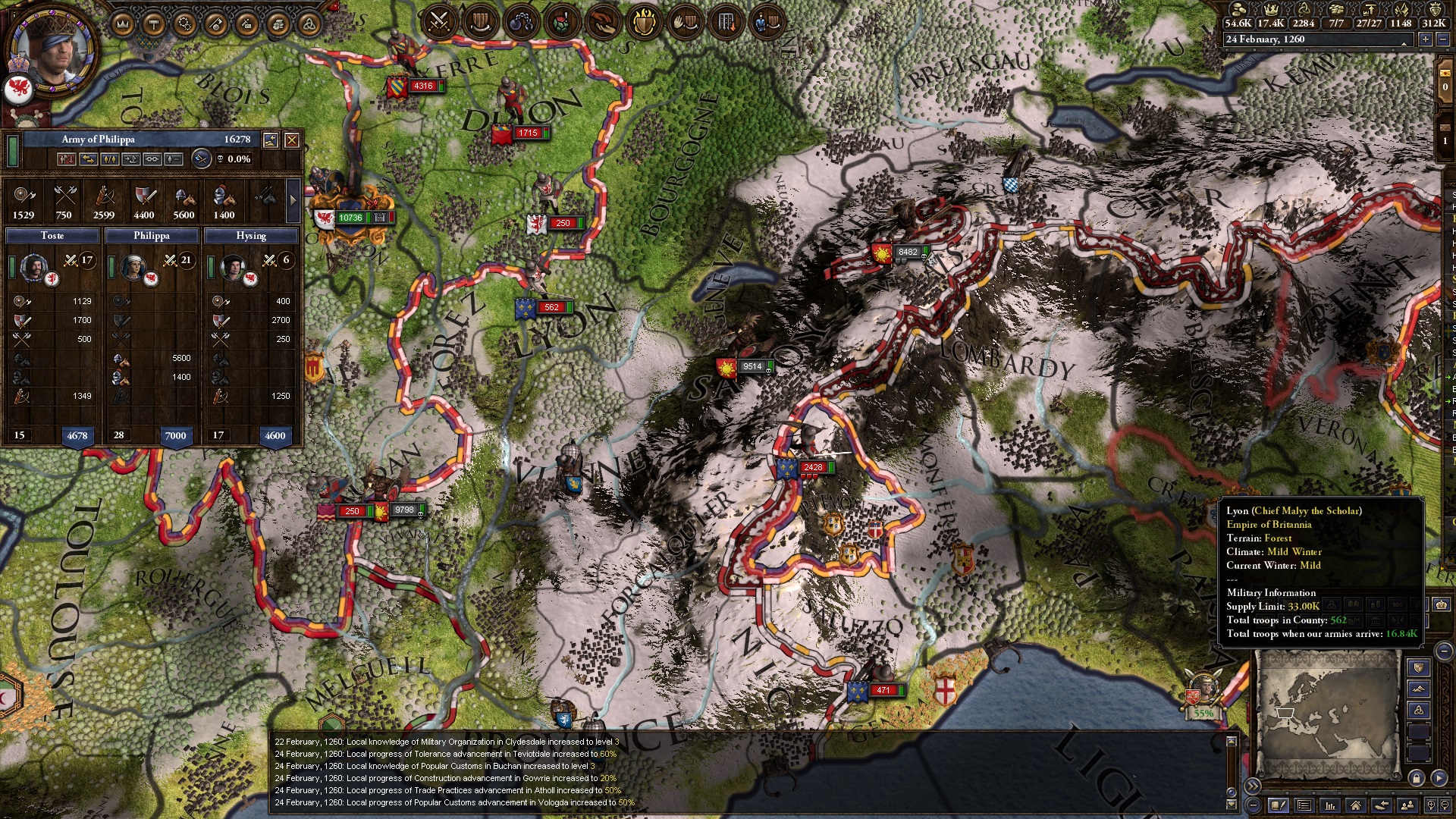This screenshot has height=819, width=1456.
Task: Click the crossed swords military alert icon
Action: pyautogui.click(x=438, y=20)
